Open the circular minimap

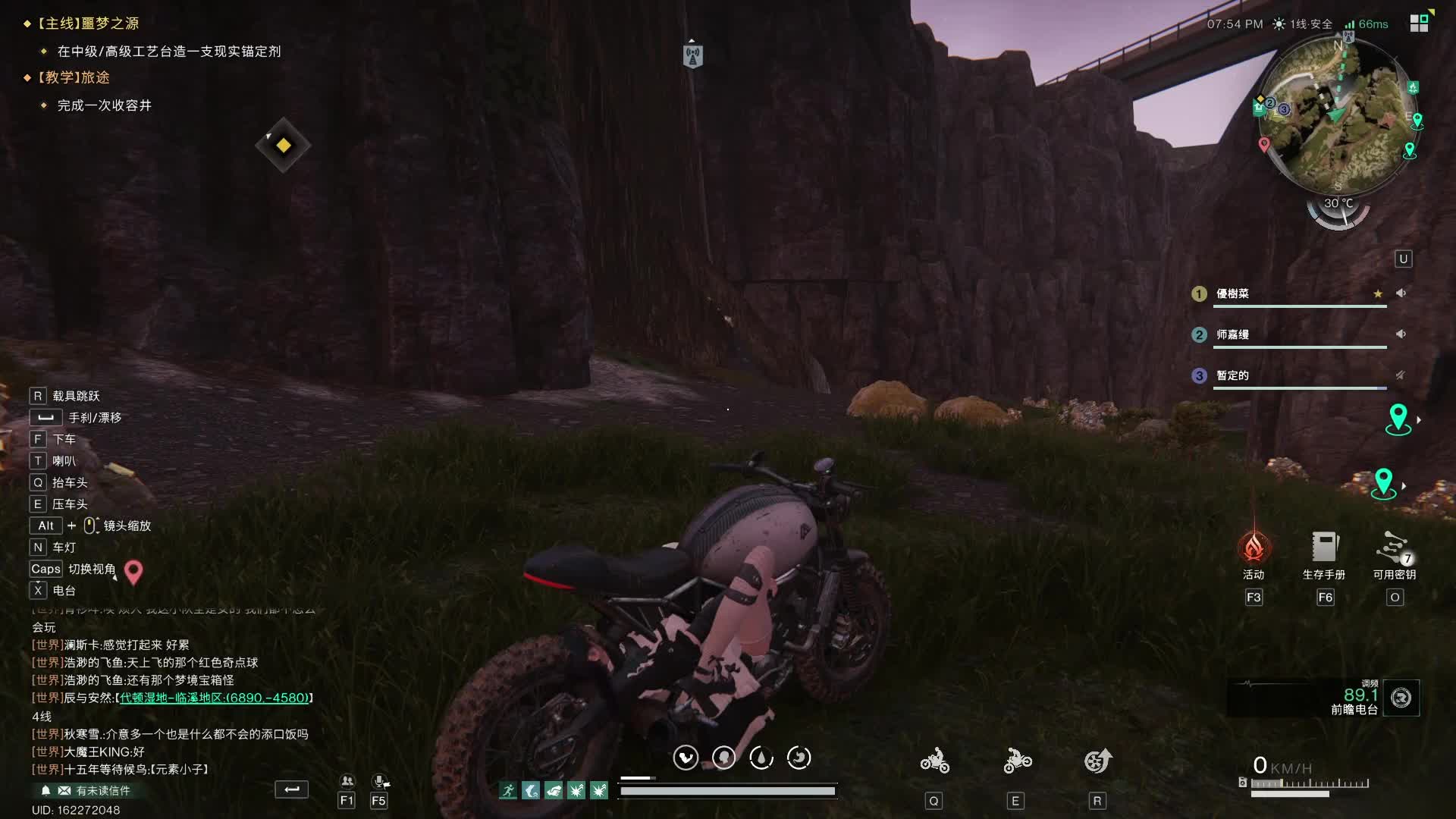[1338, 115]
